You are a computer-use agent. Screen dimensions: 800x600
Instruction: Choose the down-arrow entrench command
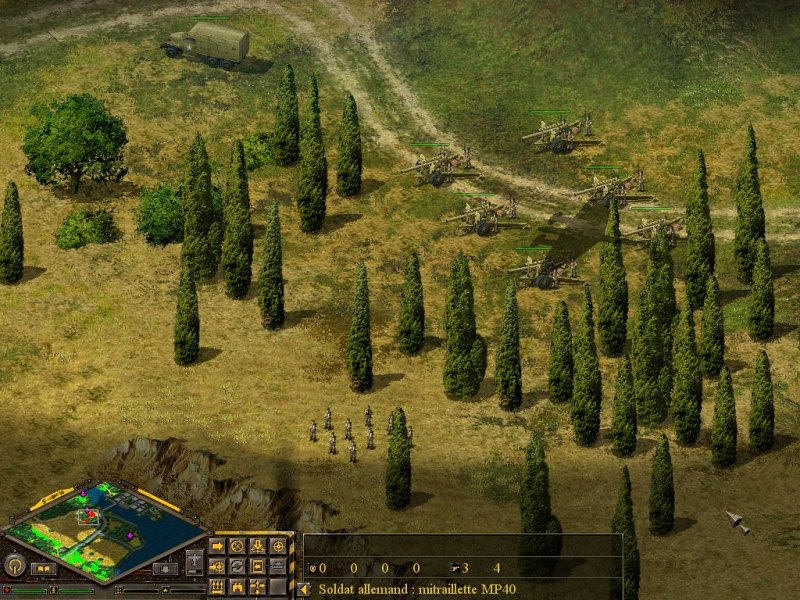click(x=257, y=546)
